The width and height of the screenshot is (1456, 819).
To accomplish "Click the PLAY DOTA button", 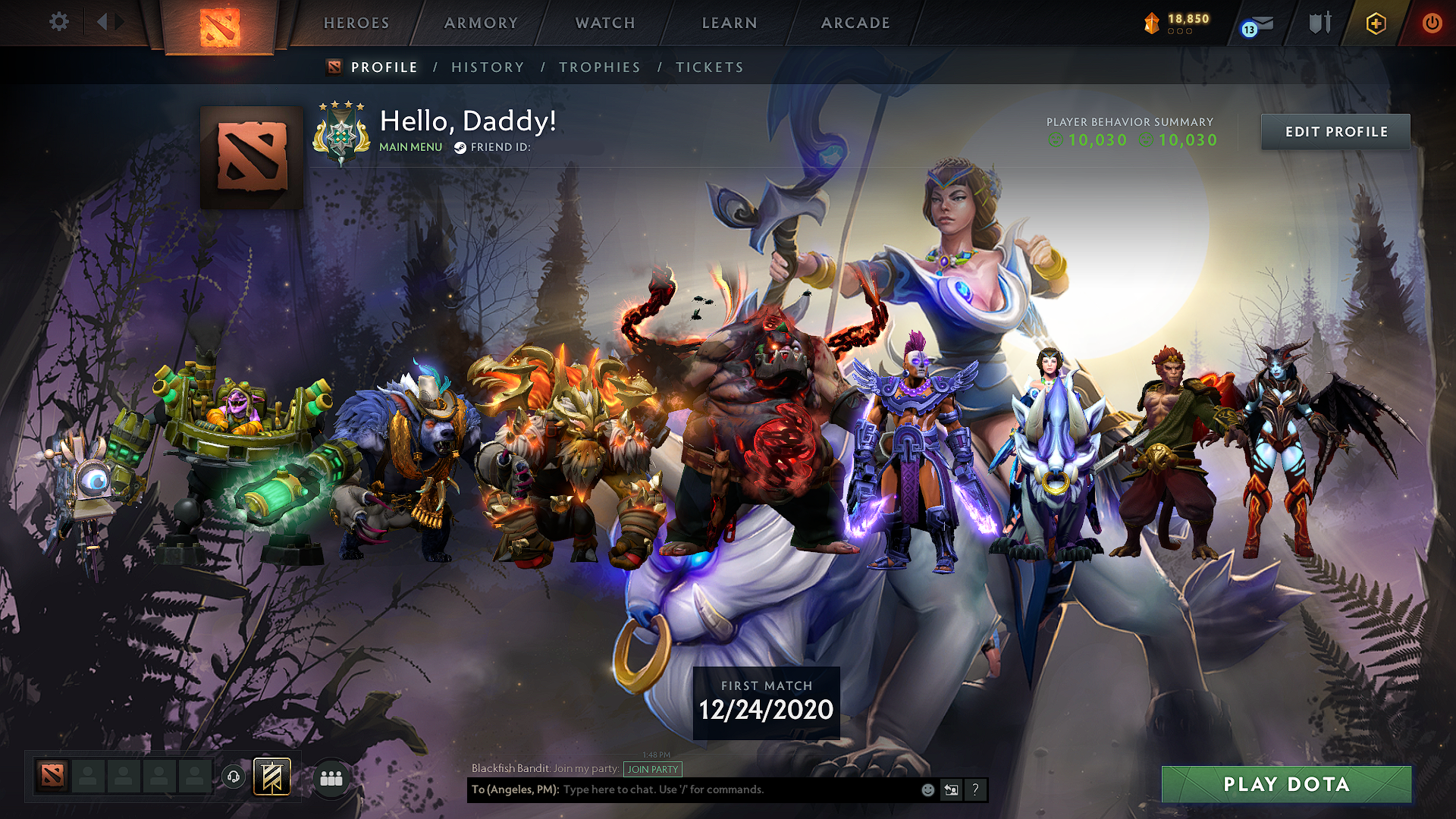I will click(x=1286, y=785).
